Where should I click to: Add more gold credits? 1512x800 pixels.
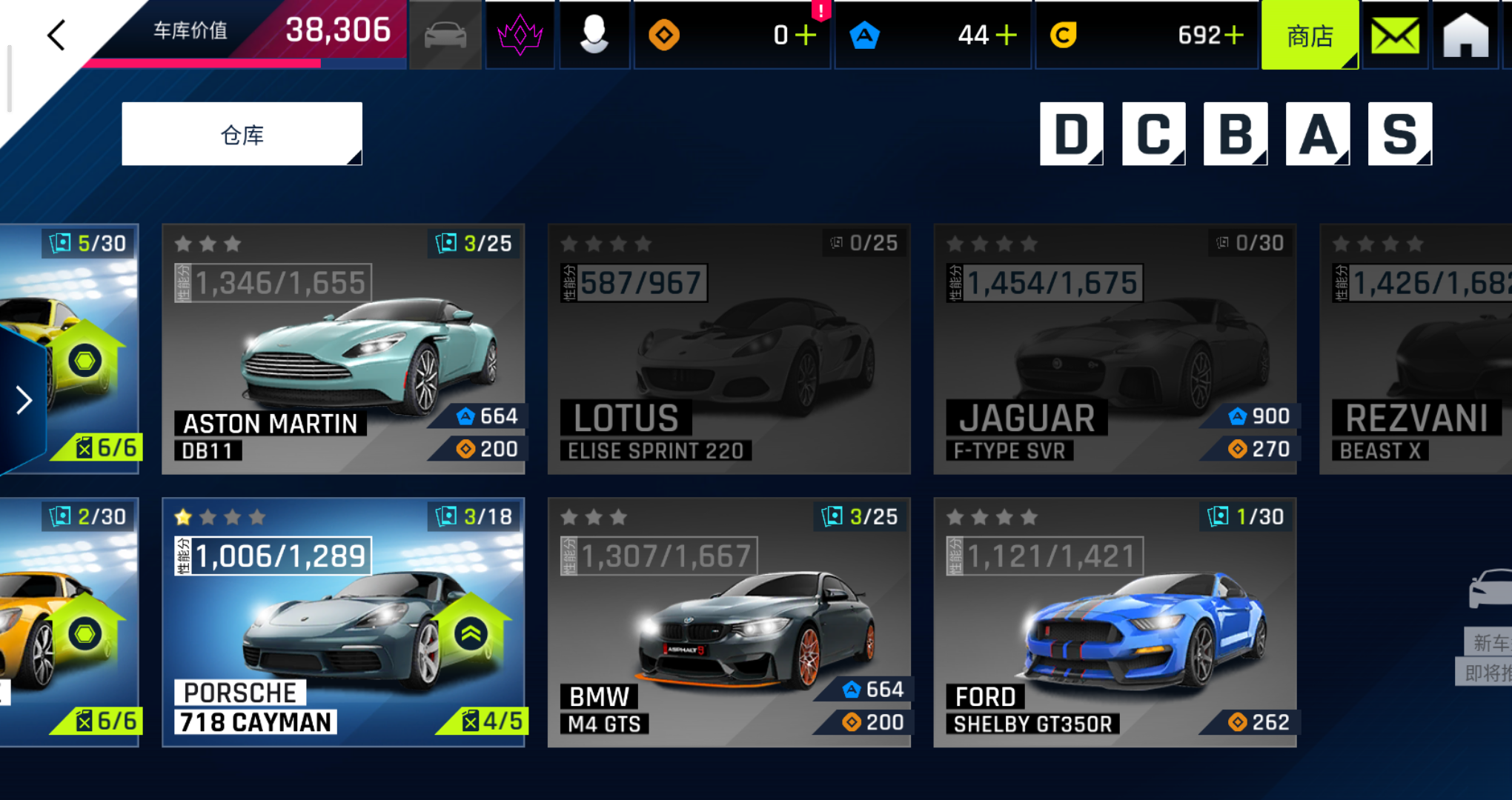(x=1234, y=35)
